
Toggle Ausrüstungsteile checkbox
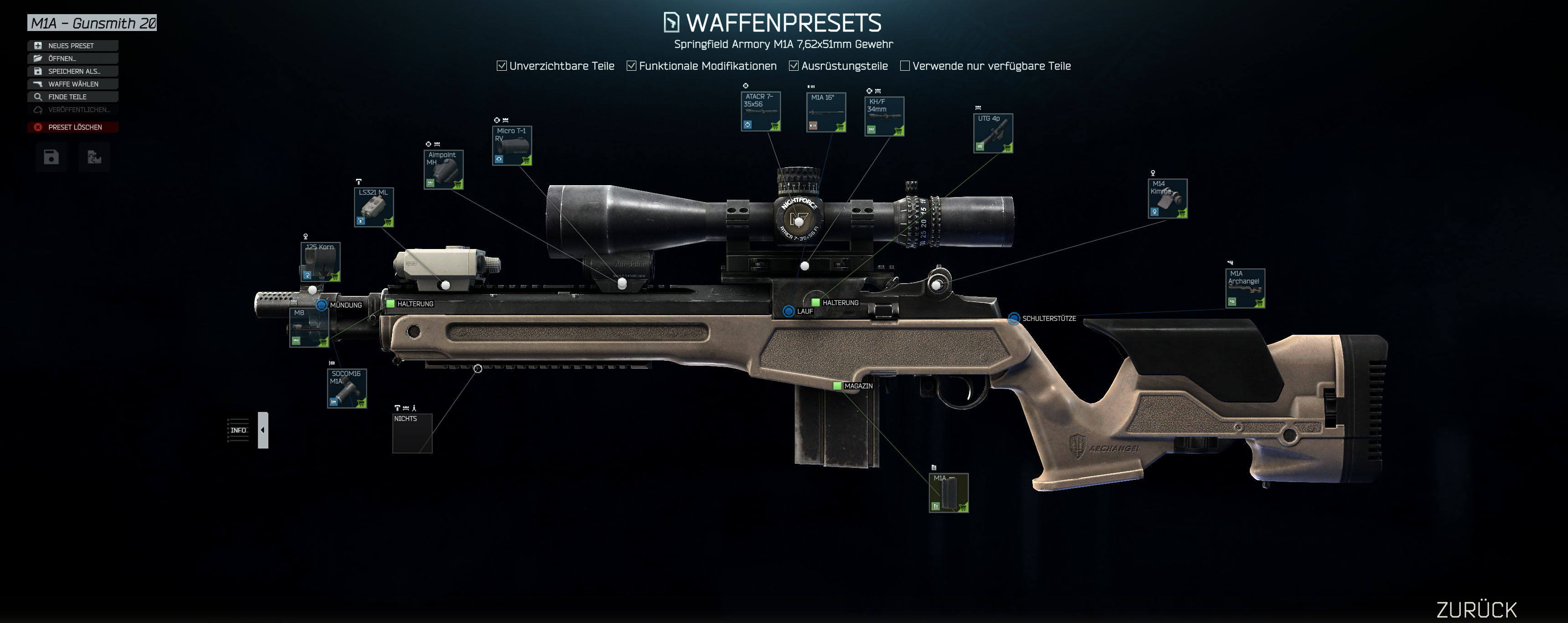tap(794, 66)
